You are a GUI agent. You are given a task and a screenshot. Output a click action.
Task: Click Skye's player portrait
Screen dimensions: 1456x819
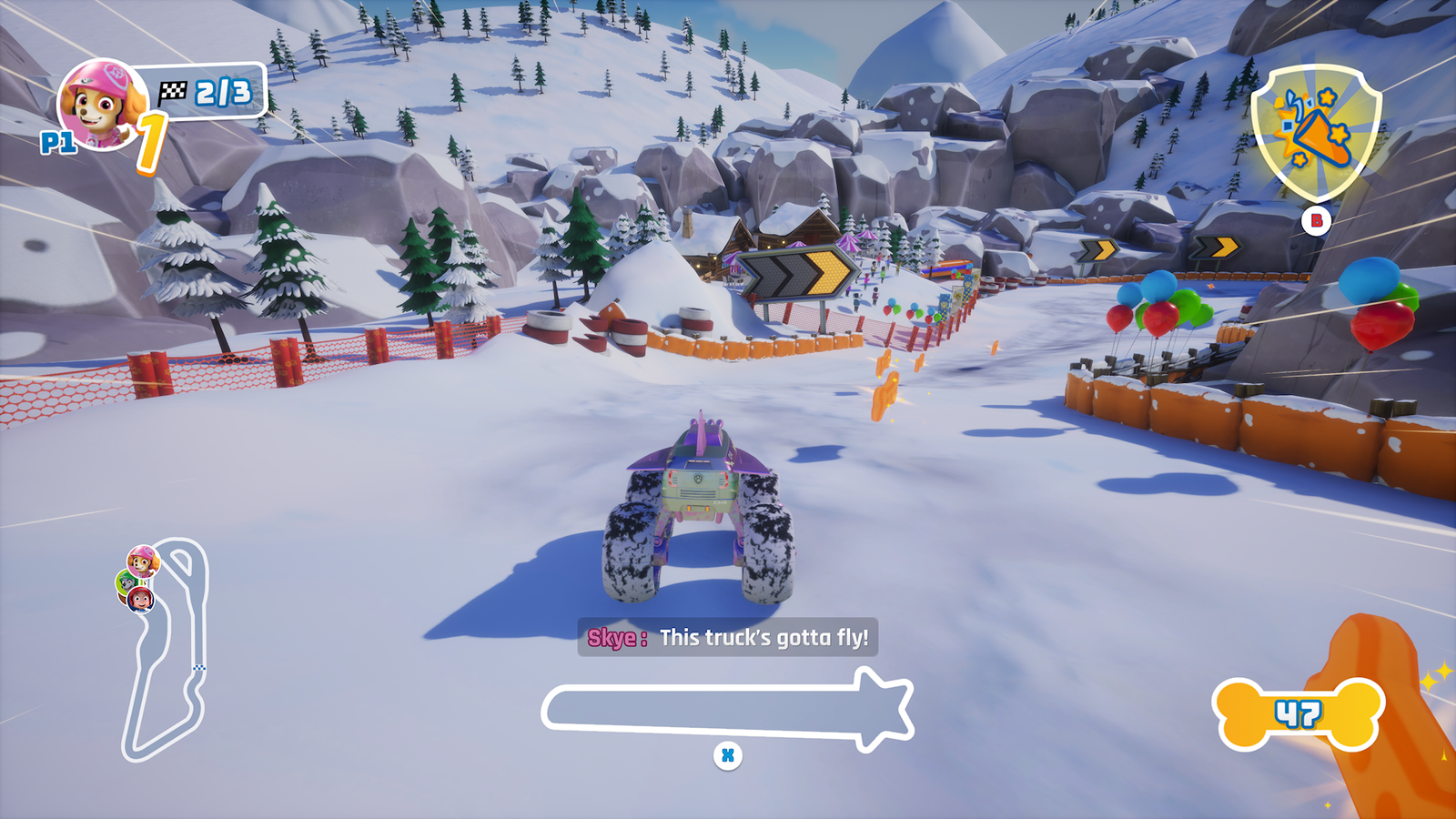point(100,104)
